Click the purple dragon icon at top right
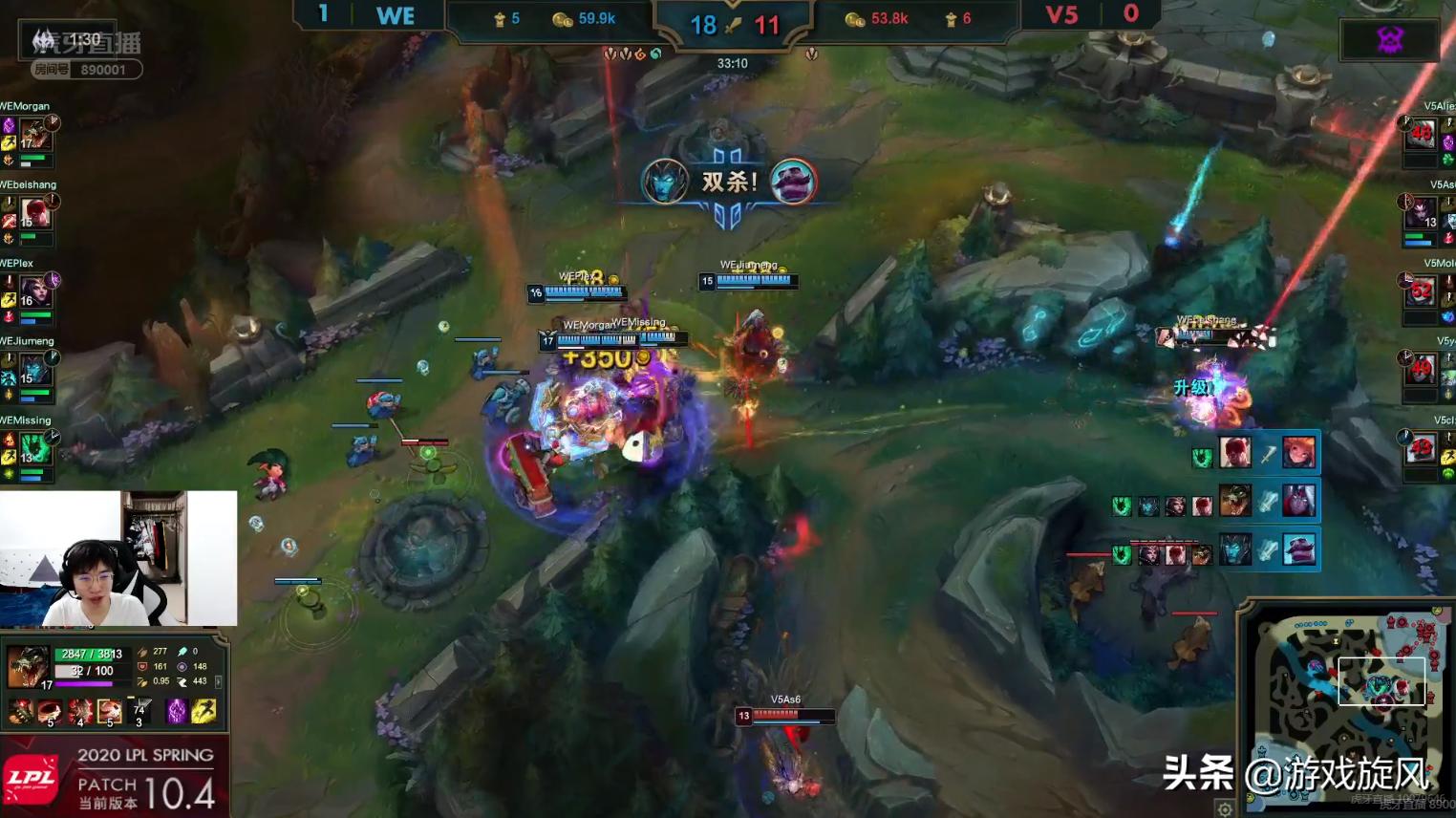 tap(1389, 39)
